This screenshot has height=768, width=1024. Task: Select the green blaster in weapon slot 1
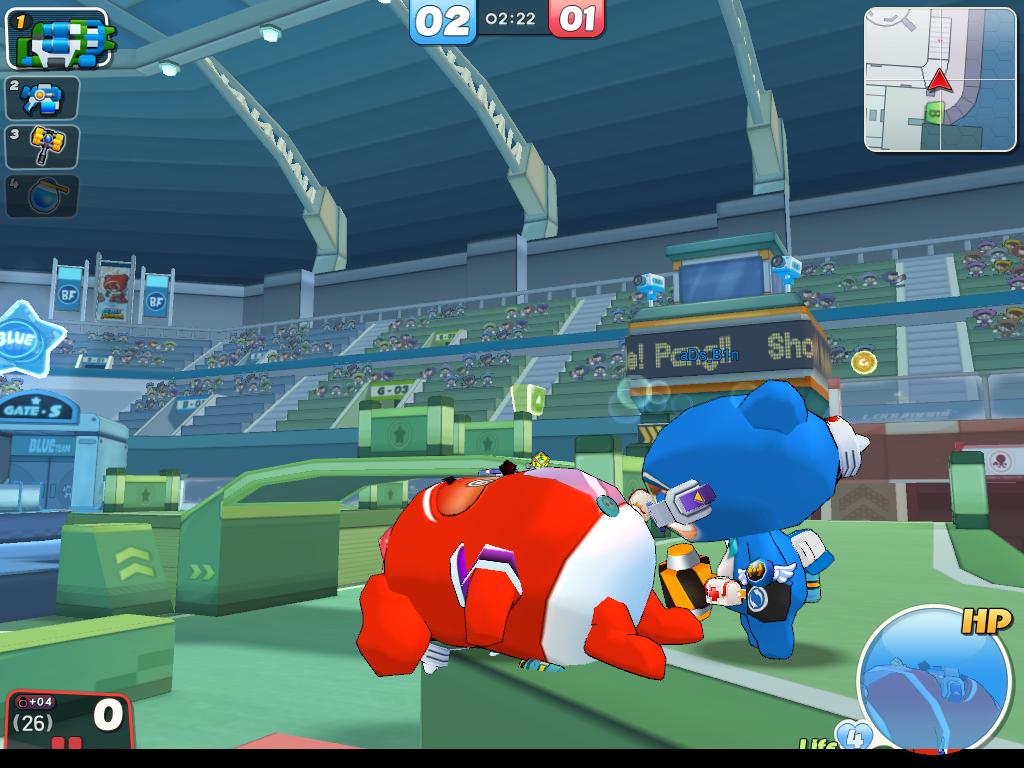coord(58,39)
